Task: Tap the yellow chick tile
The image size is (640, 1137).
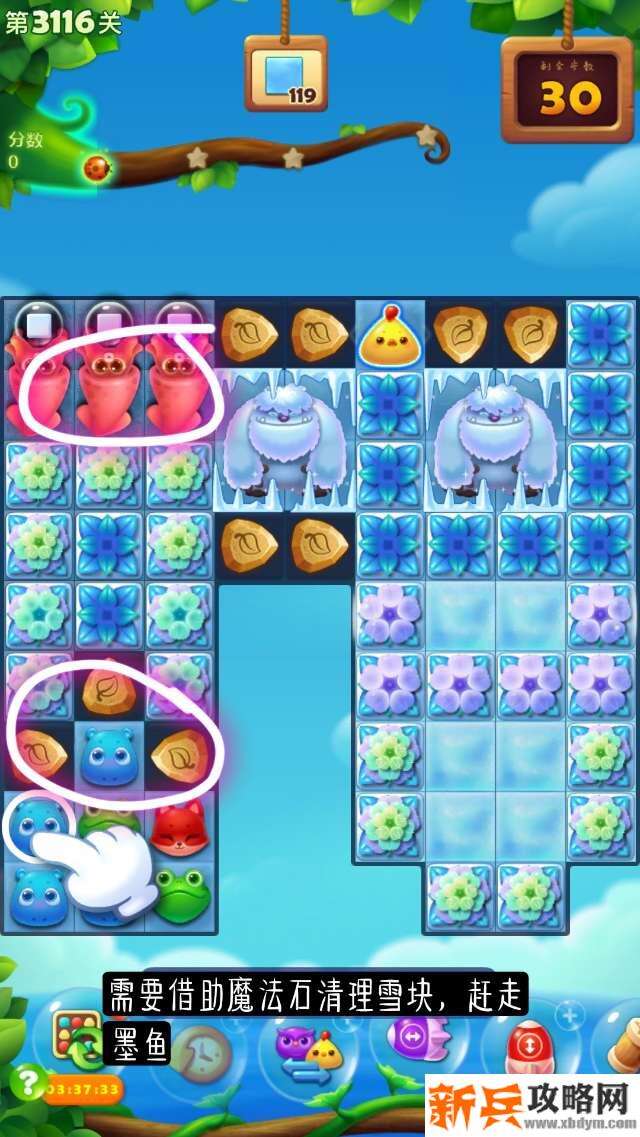Action: pos(390,335)
